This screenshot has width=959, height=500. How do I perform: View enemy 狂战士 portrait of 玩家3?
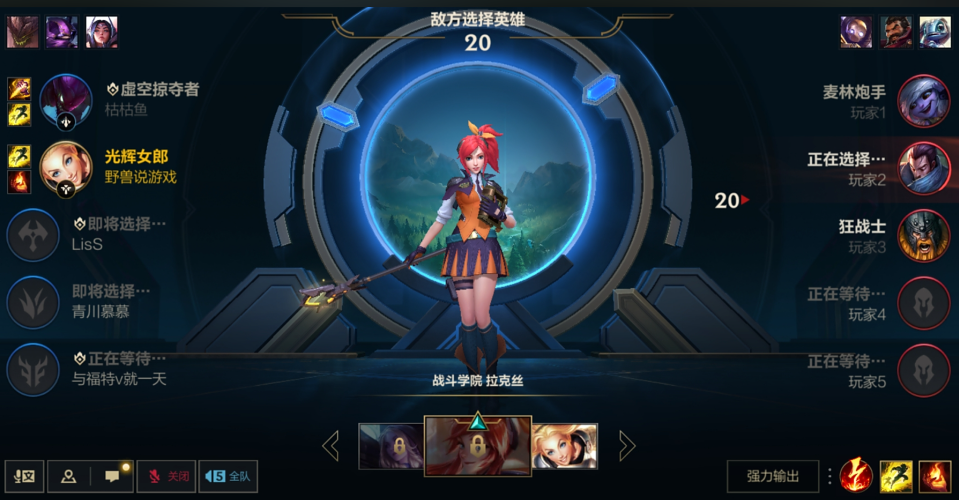pos(923,236)
